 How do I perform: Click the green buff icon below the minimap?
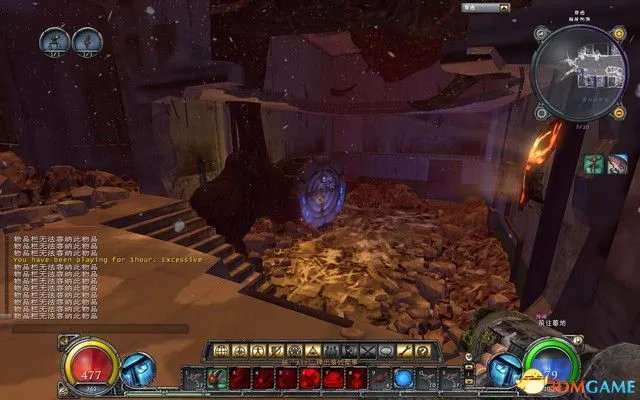pyautogui.click(x=594, y=165)
